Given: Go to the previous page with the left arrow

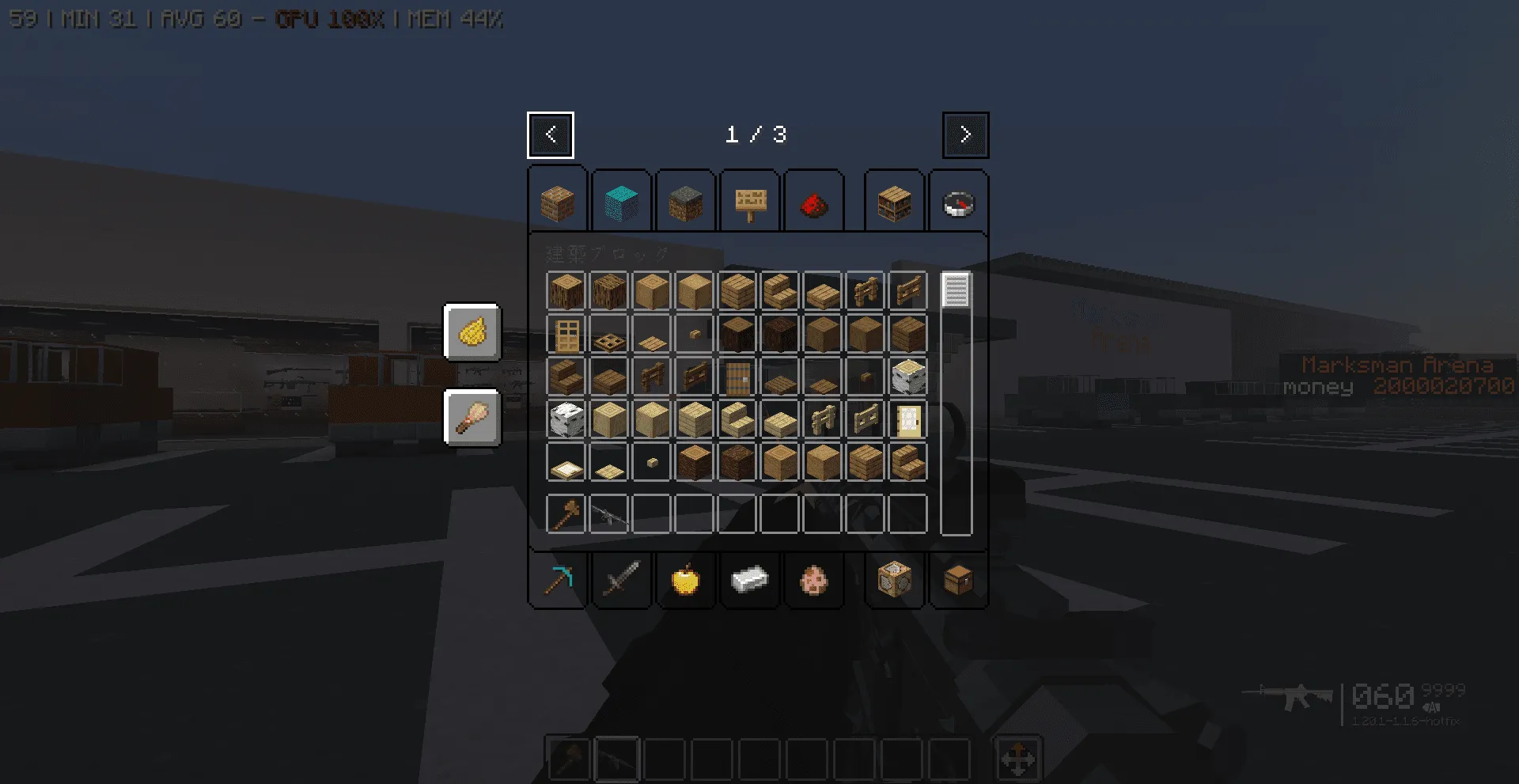Looking at the screenshot, I should [x=551, y=134].
